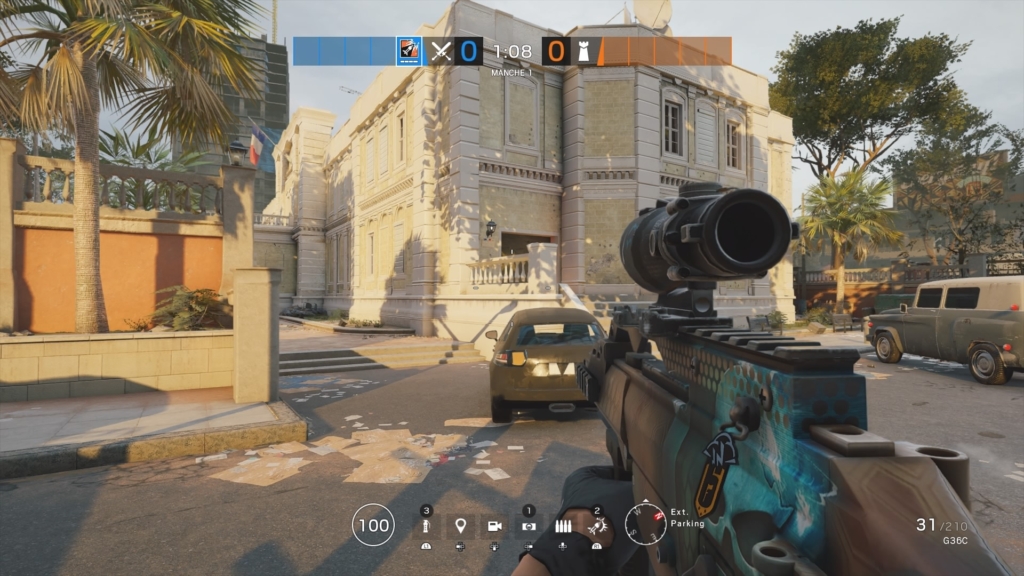Click the crossed swords attacker team icon
The height and width of the screenshot is (576, 1024).
tap(440, 51)
